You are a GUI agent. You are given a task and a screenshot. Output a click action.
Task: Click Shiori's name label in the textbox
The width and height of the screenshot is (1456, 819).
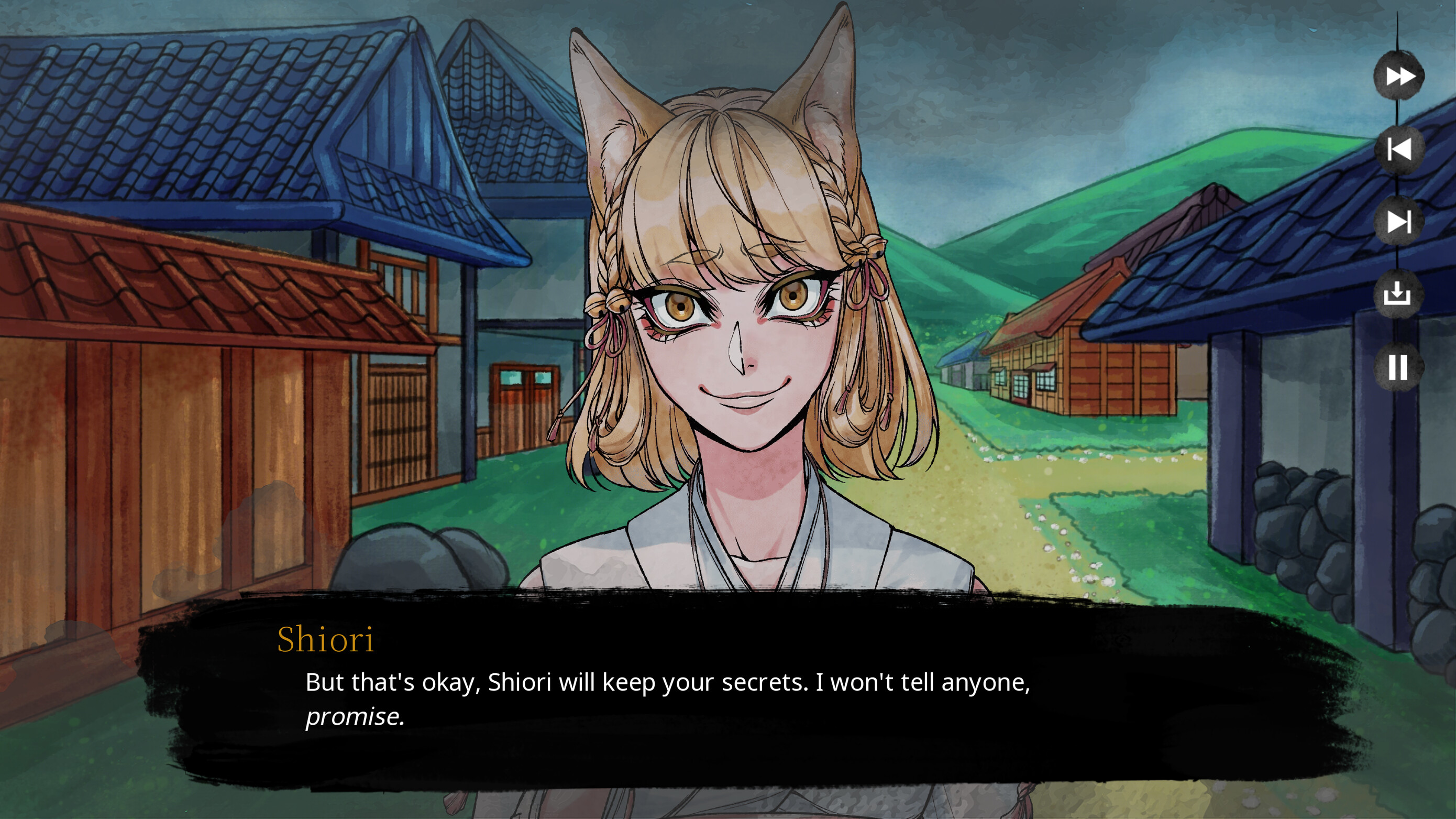[326, 640]
